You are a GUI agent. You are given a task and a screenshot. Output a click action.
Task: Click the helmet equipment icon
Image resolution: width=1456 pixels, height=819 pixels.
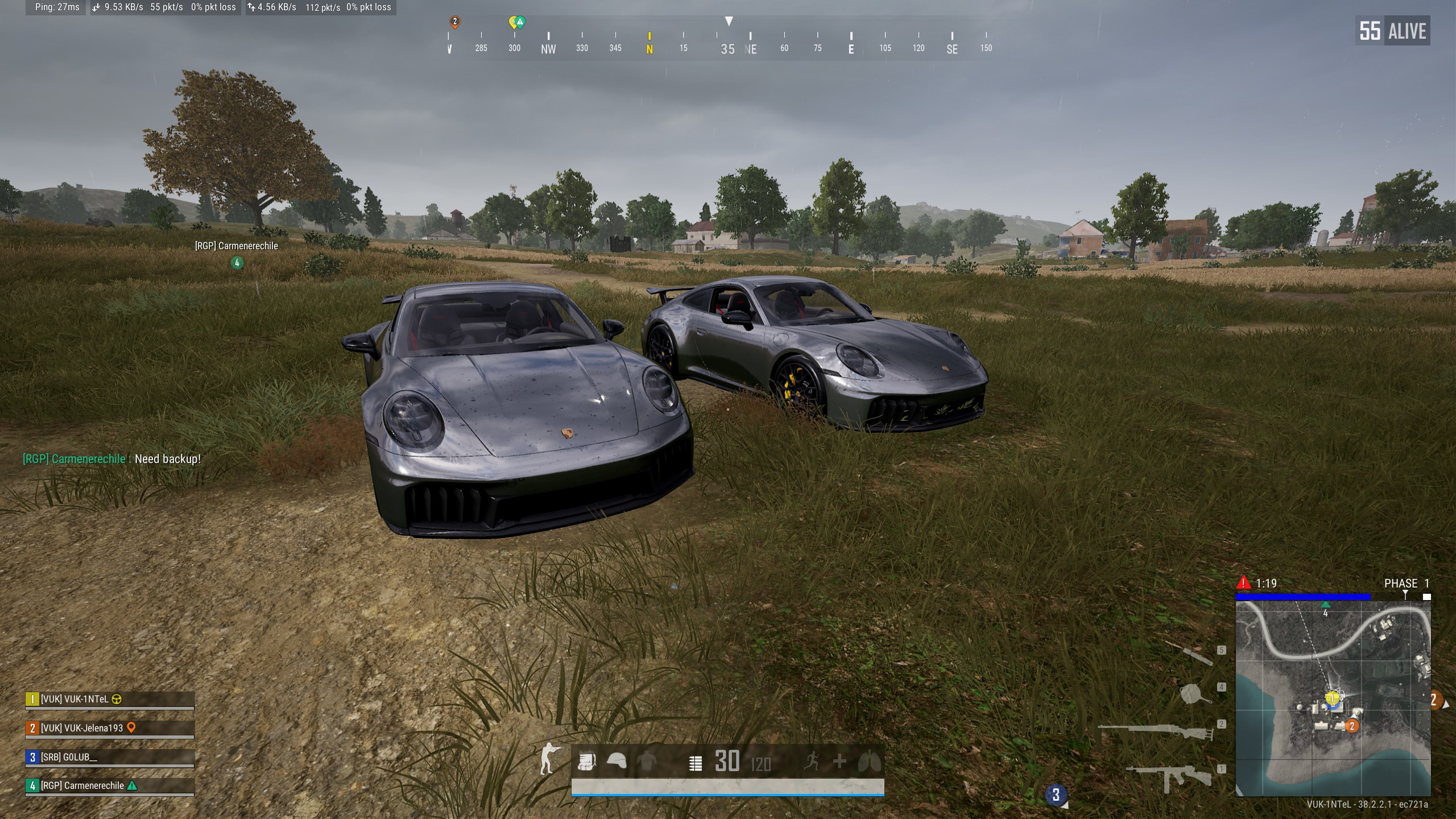(x=617, y=761)
